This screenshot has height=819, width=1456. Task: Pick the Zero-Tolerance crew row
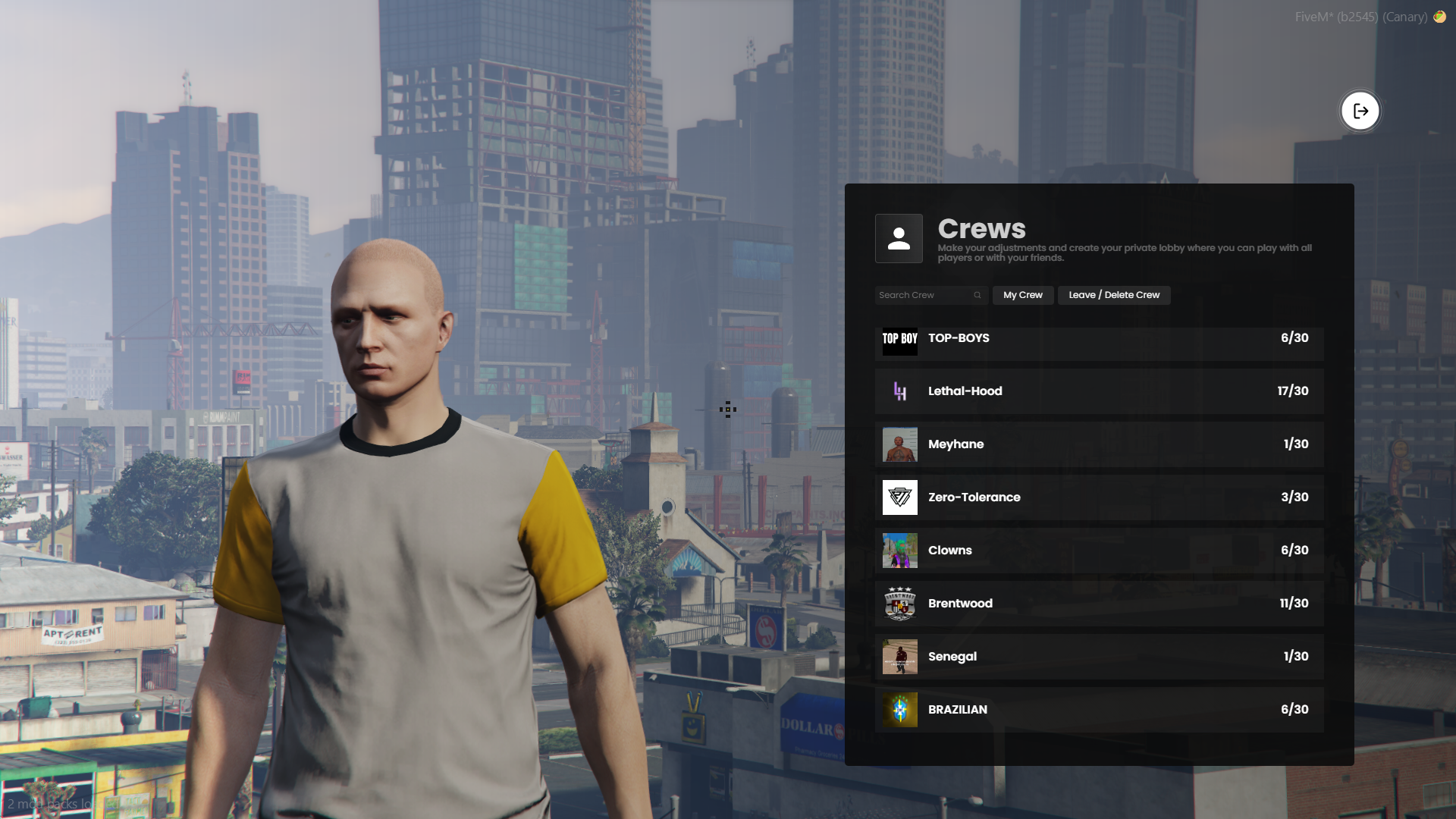pos(1098,497)
